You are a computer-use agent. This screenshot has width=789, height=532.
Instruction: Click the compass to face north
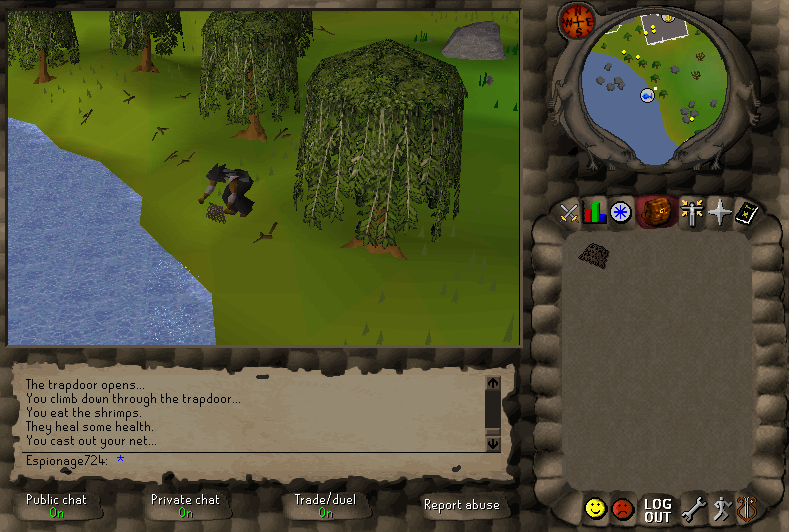pyautogui.click(x=577, y=17)
